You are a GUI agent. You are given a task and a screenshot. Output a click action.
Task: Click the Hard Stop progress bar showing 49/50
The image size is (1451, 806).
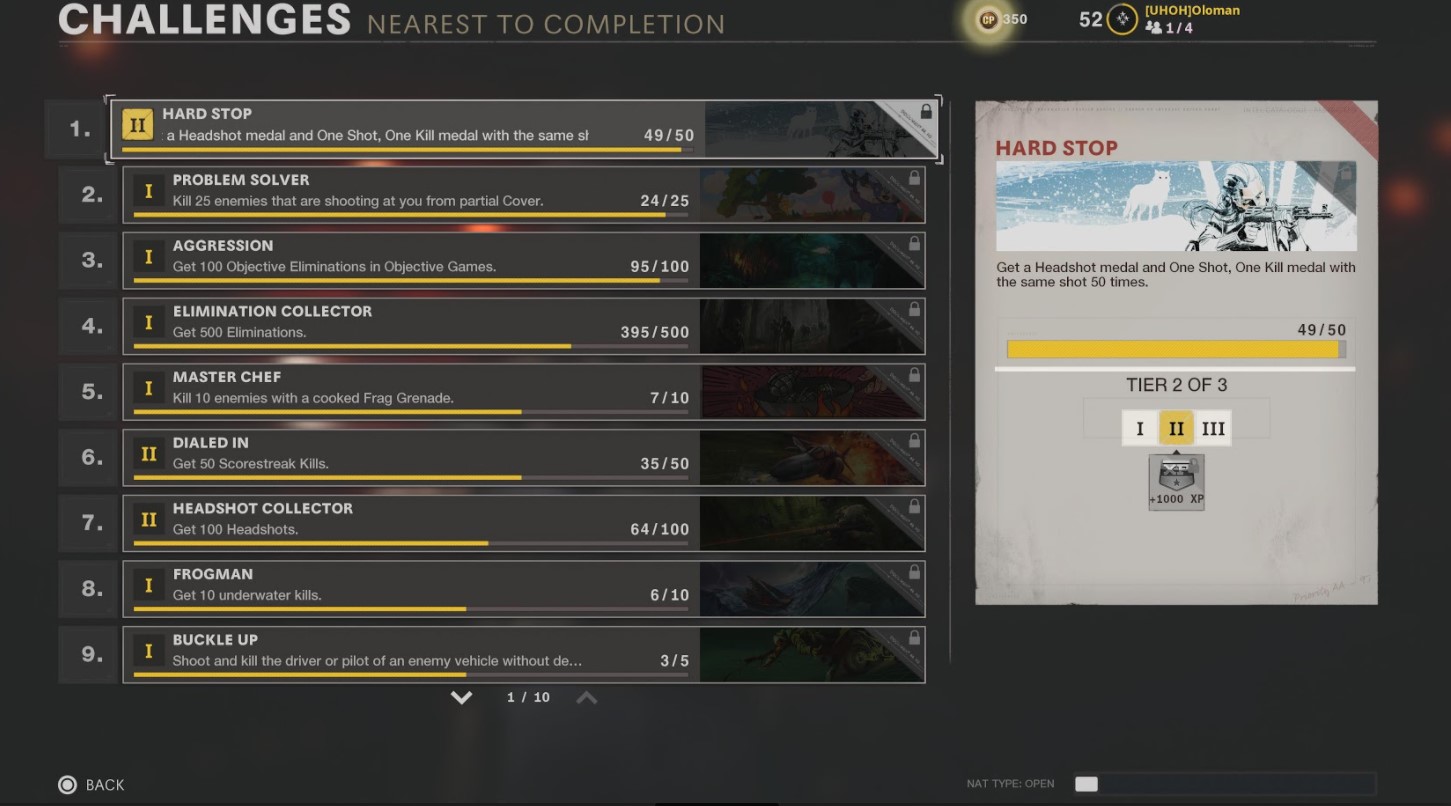tap(1176, 349)
